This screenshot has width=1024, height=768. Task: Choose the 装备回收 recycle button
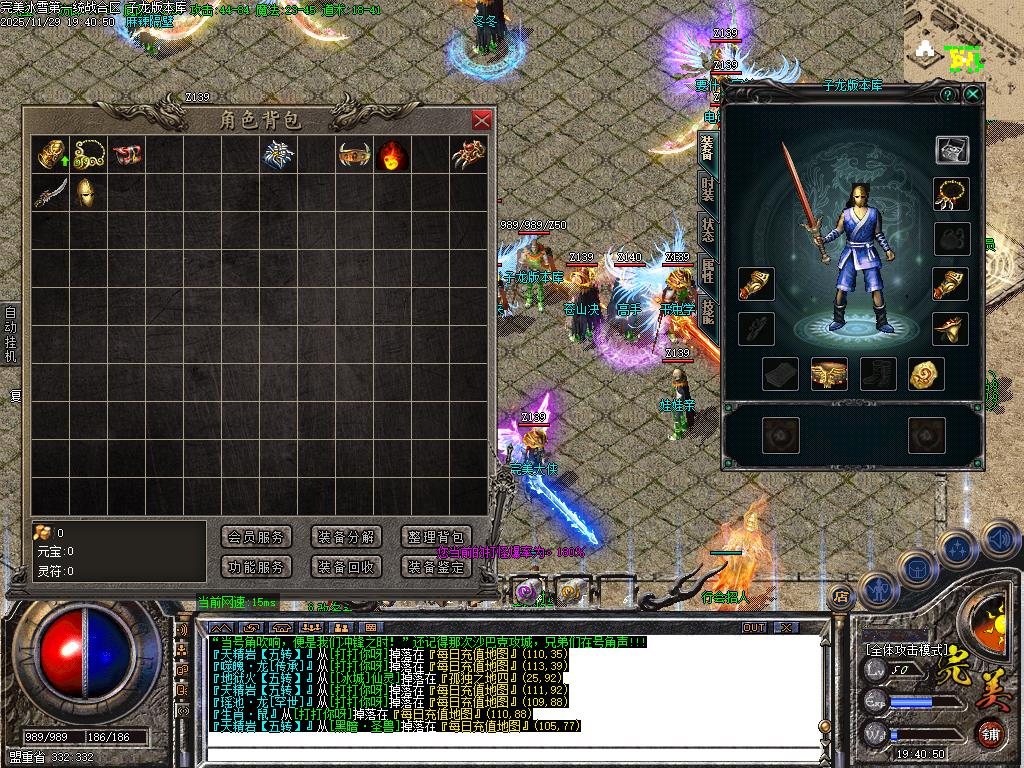(346, 567)
